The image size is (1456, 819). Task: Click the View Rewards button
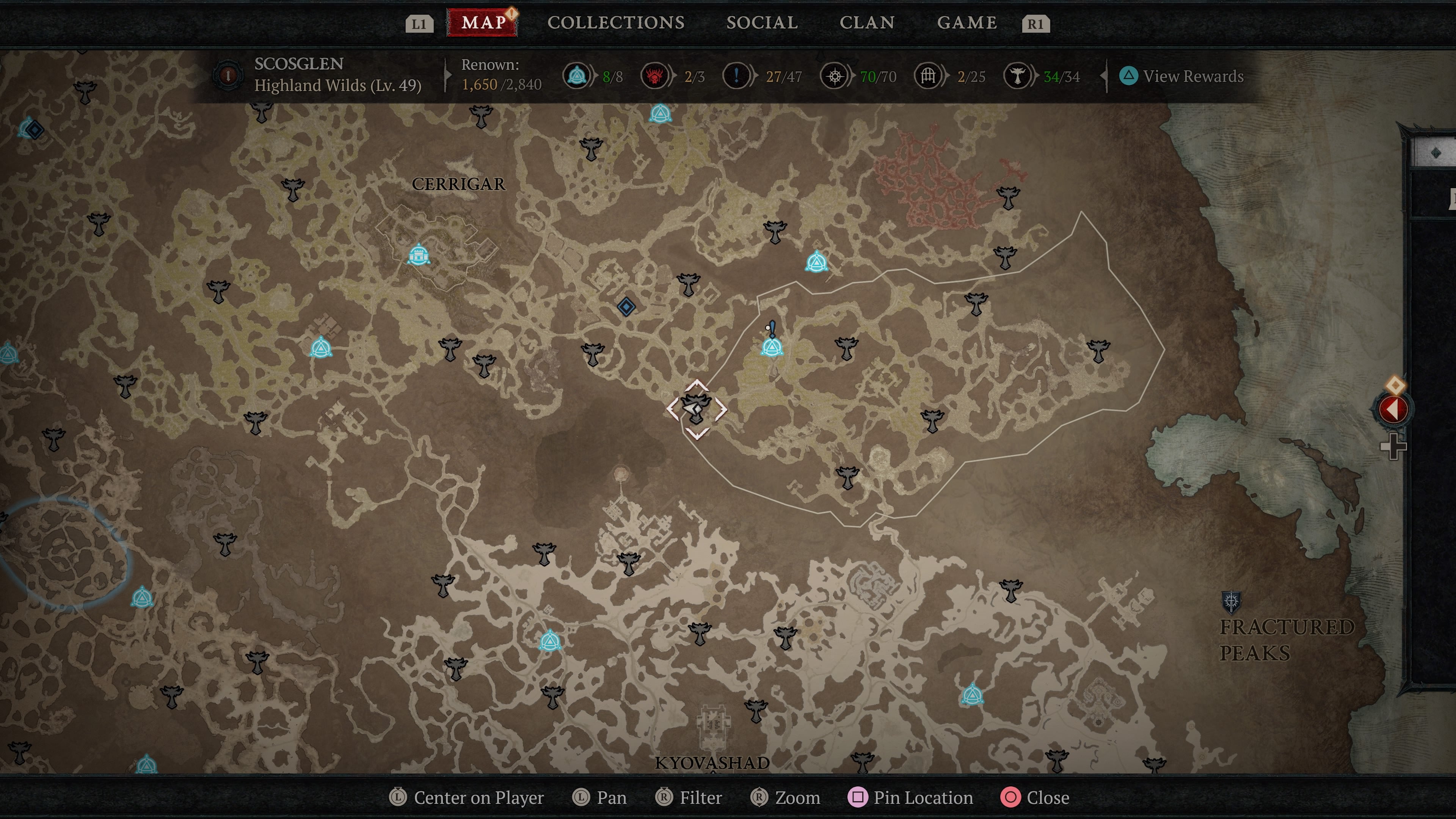pyautogui.click(x=1181, y=76)
